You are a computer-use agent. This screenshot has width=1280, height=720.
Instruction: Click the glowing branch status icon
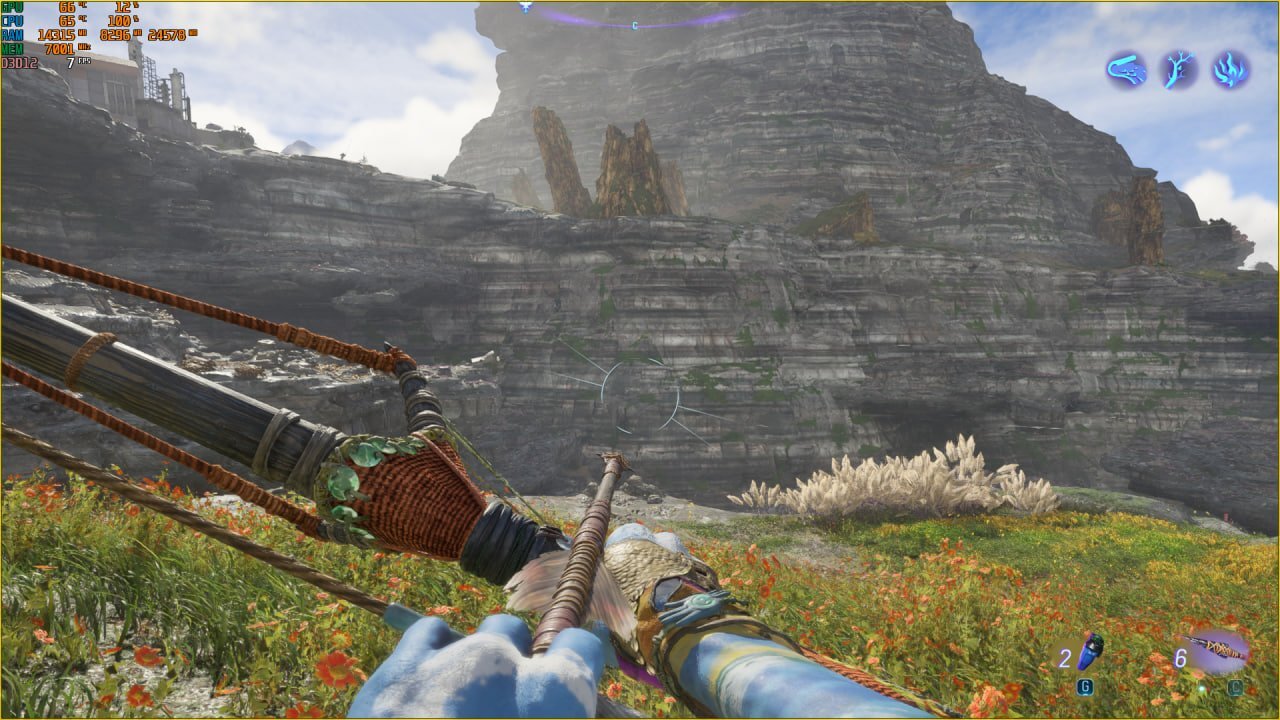1178,69
